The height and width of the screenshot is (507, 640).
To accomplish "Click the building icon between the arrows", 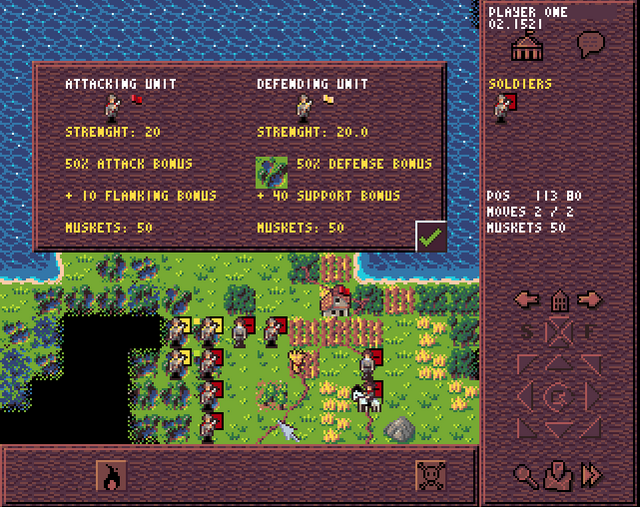I will [x=559, y=299].
